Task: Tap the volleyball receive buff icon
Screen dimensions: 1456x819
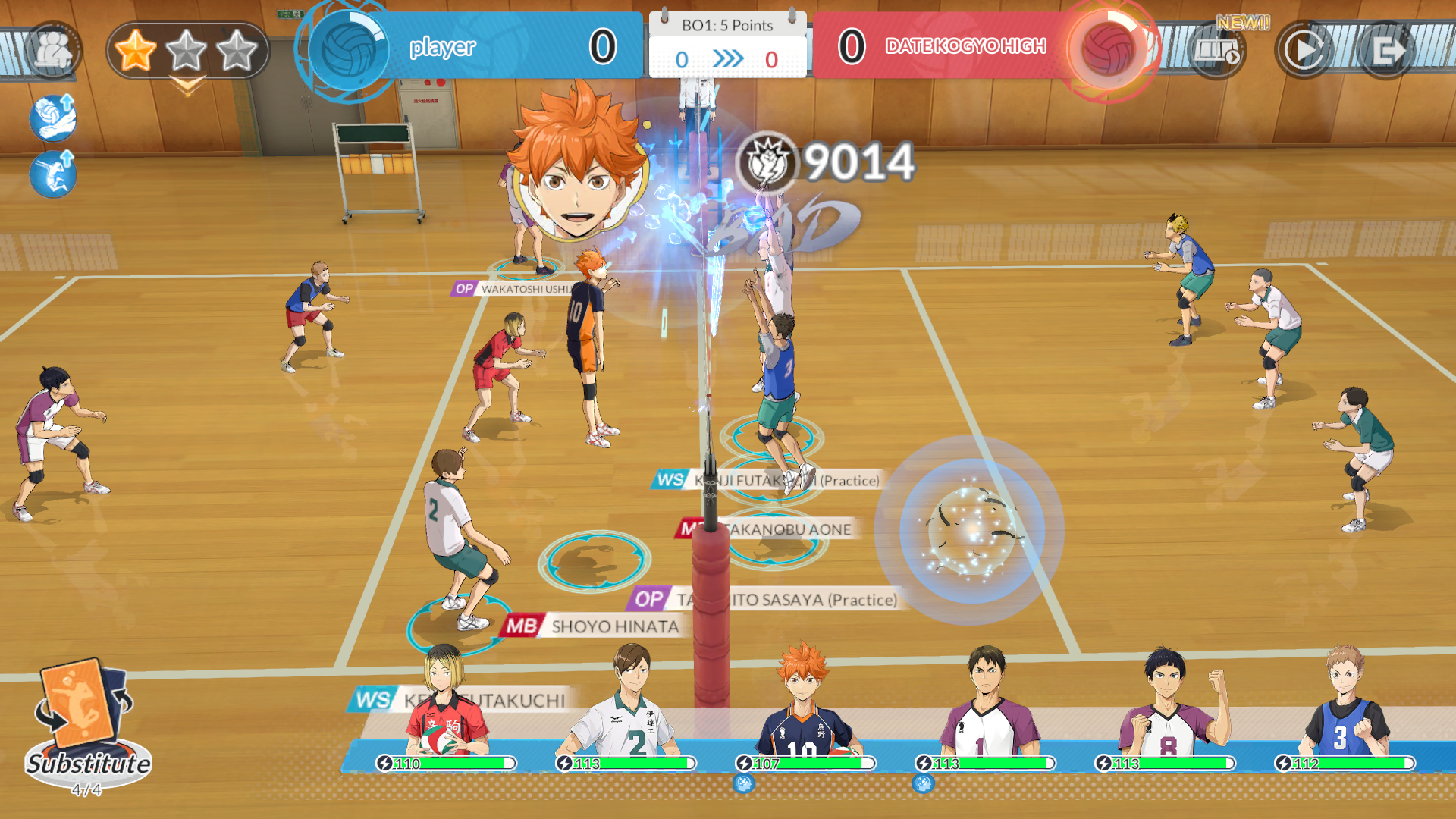Action: point(53,118)
